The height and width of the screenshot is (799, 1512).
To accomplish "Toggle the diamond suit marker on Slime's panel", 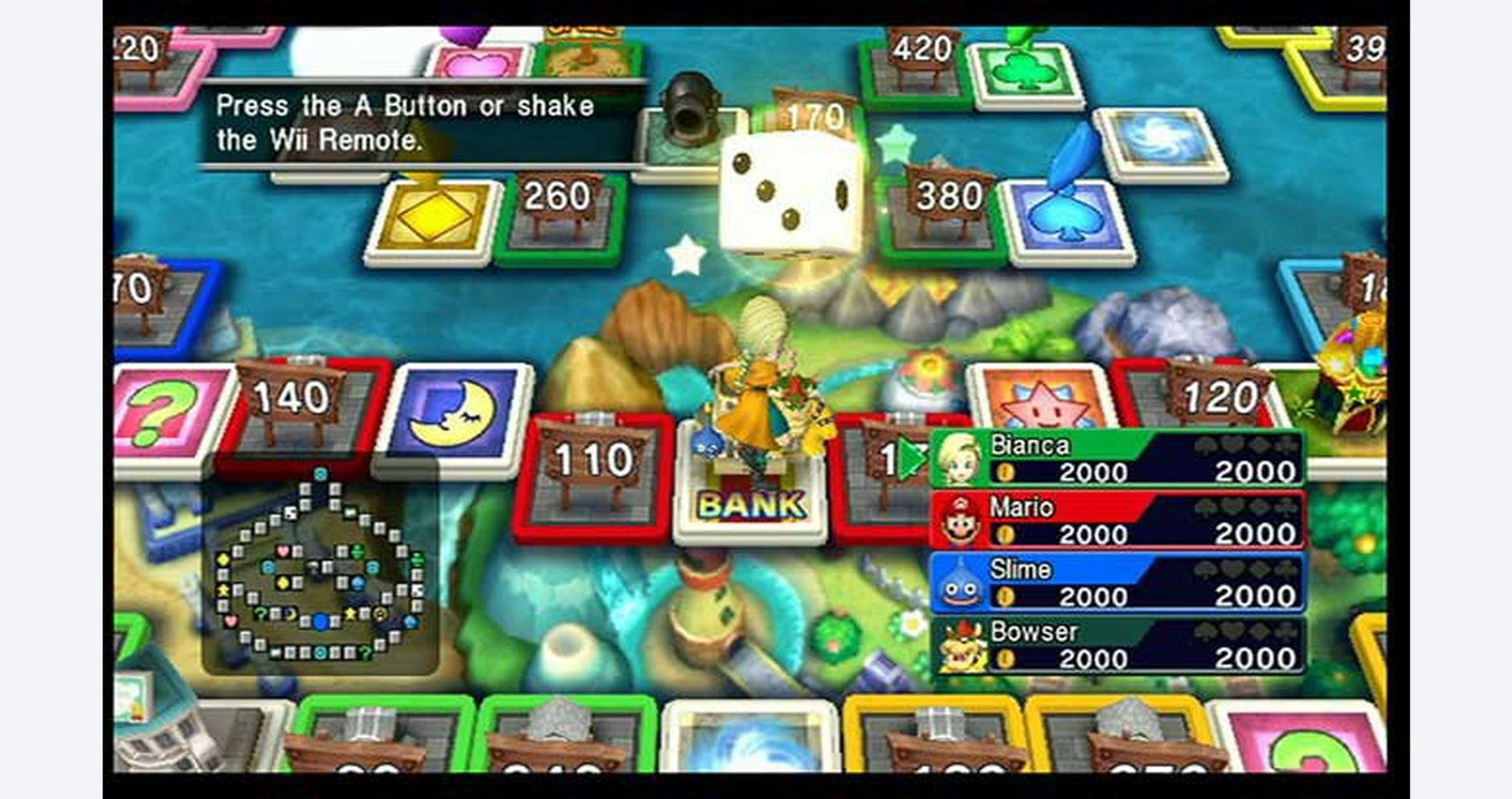I will tap(1259, 569).
